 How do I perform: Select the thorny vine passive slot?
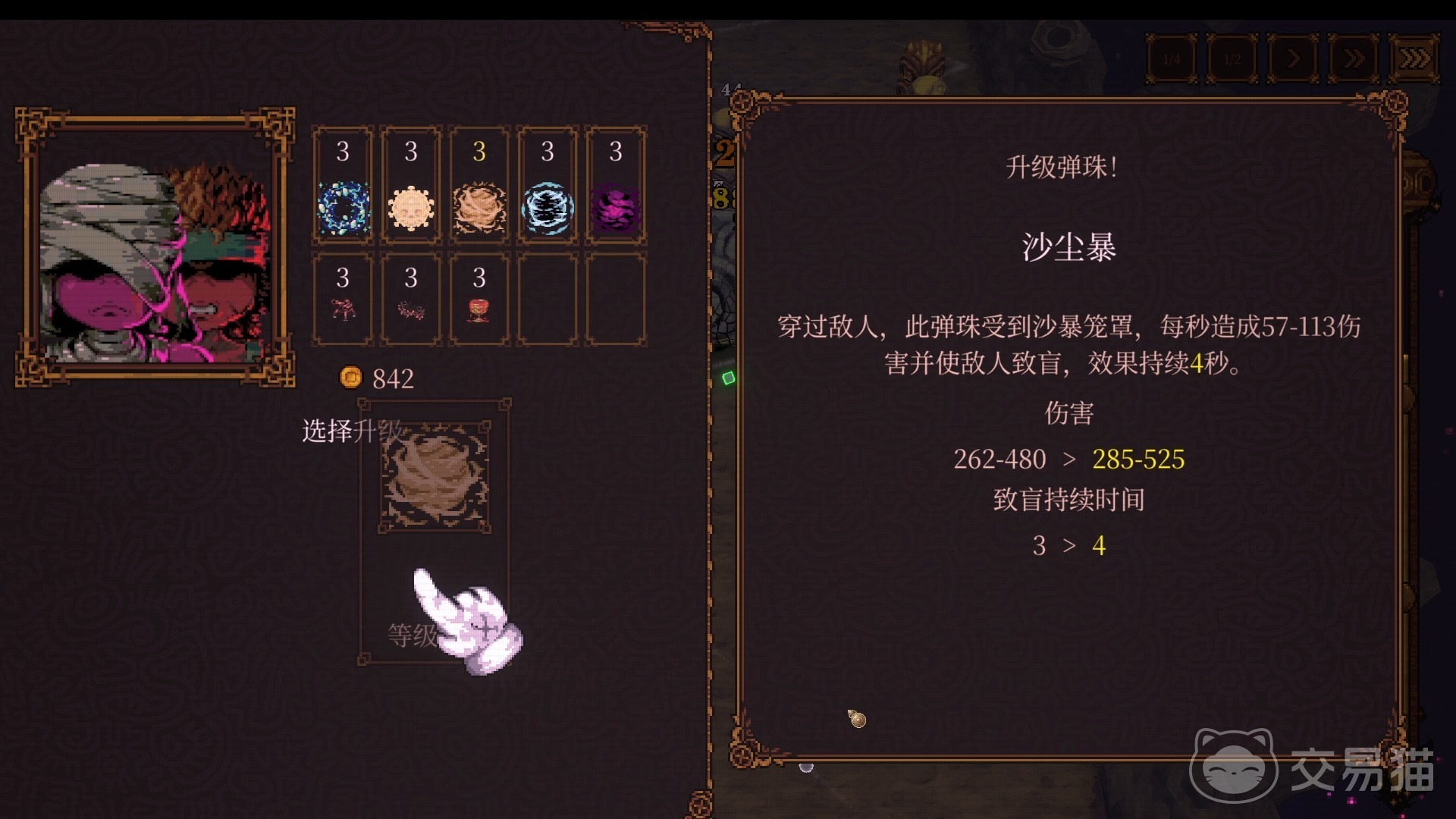tap(411, 300)
